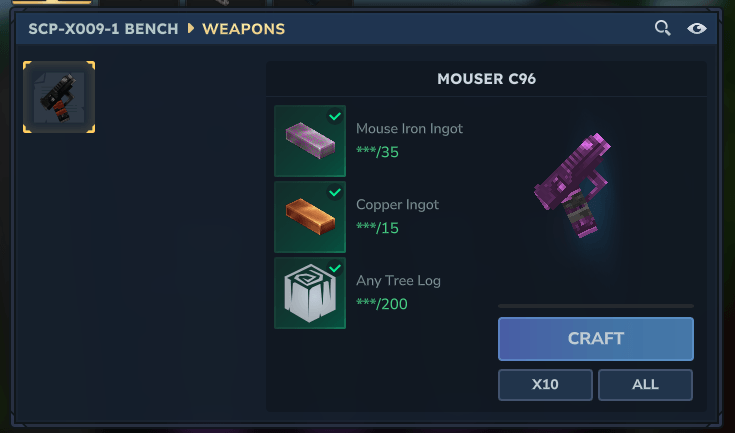This screenshot has height=433, width=735.
Task: Inspect the Copper Ingot ingredient slot
Action: pos(310,217)
